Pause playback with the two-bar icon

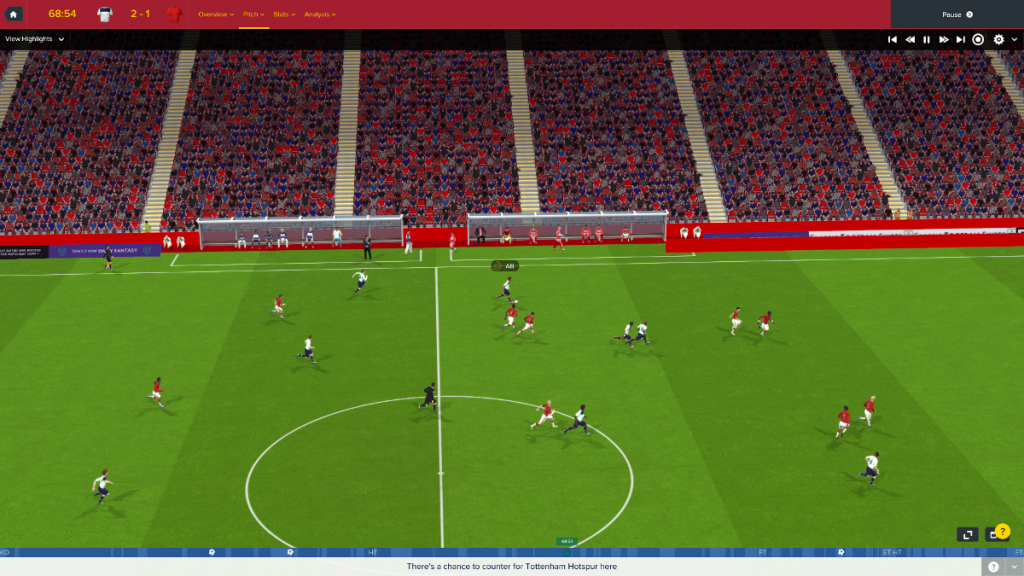pos(927,39)
